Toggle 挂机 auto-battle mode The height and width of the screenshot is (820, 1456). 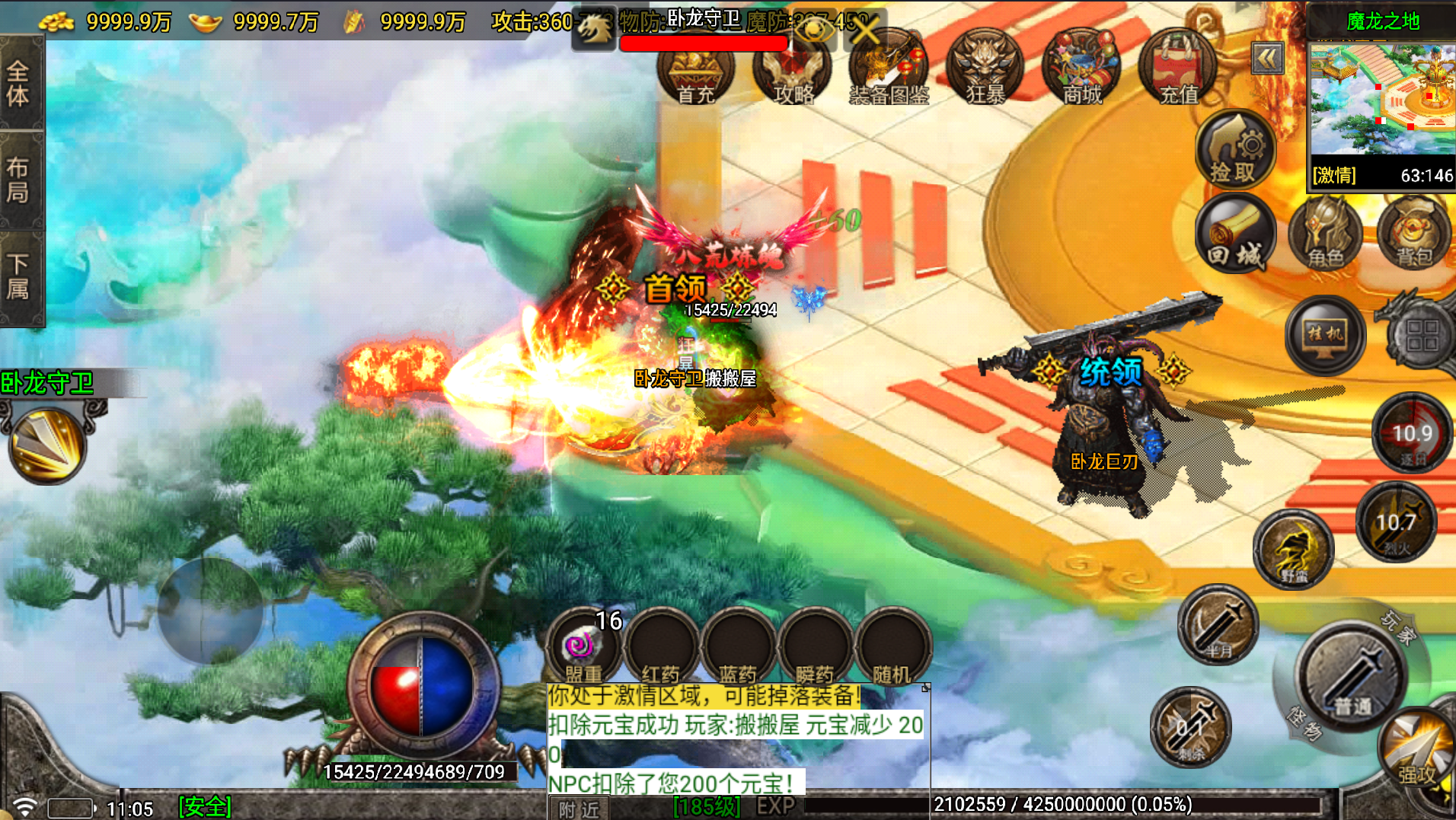pos(1325,335)
